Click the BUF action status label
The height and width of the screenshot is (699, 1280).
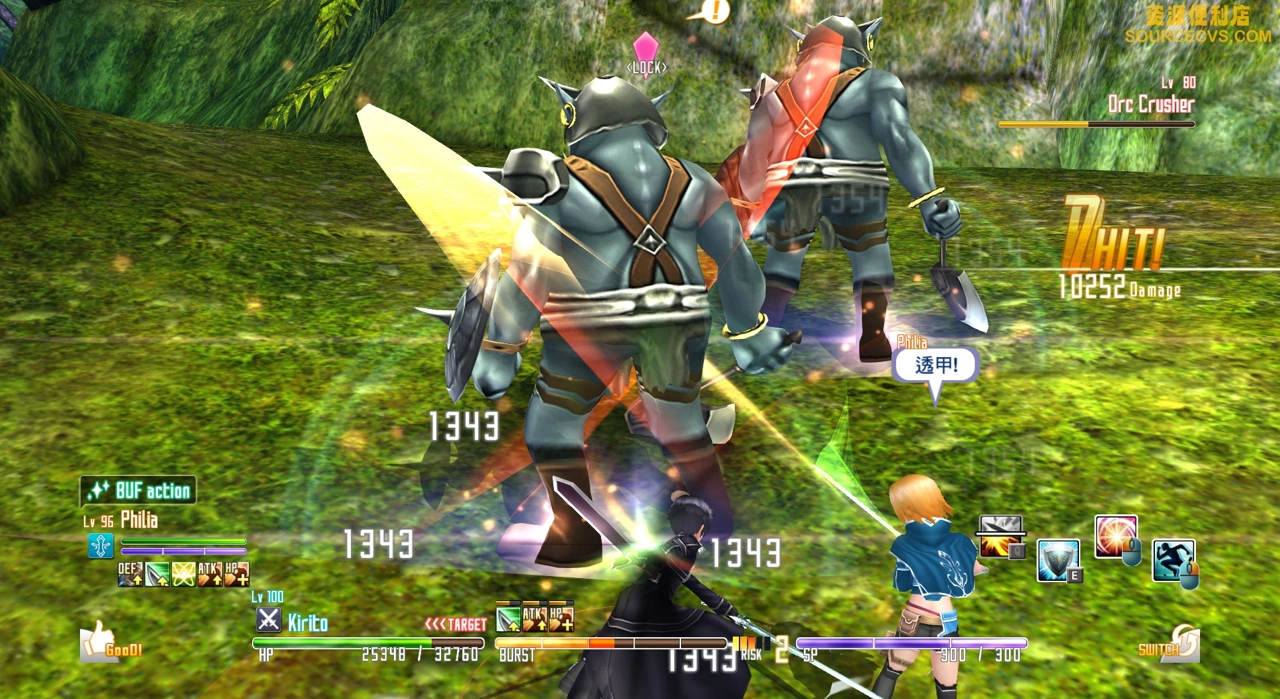pyautogui.click(x=138, y=491)
